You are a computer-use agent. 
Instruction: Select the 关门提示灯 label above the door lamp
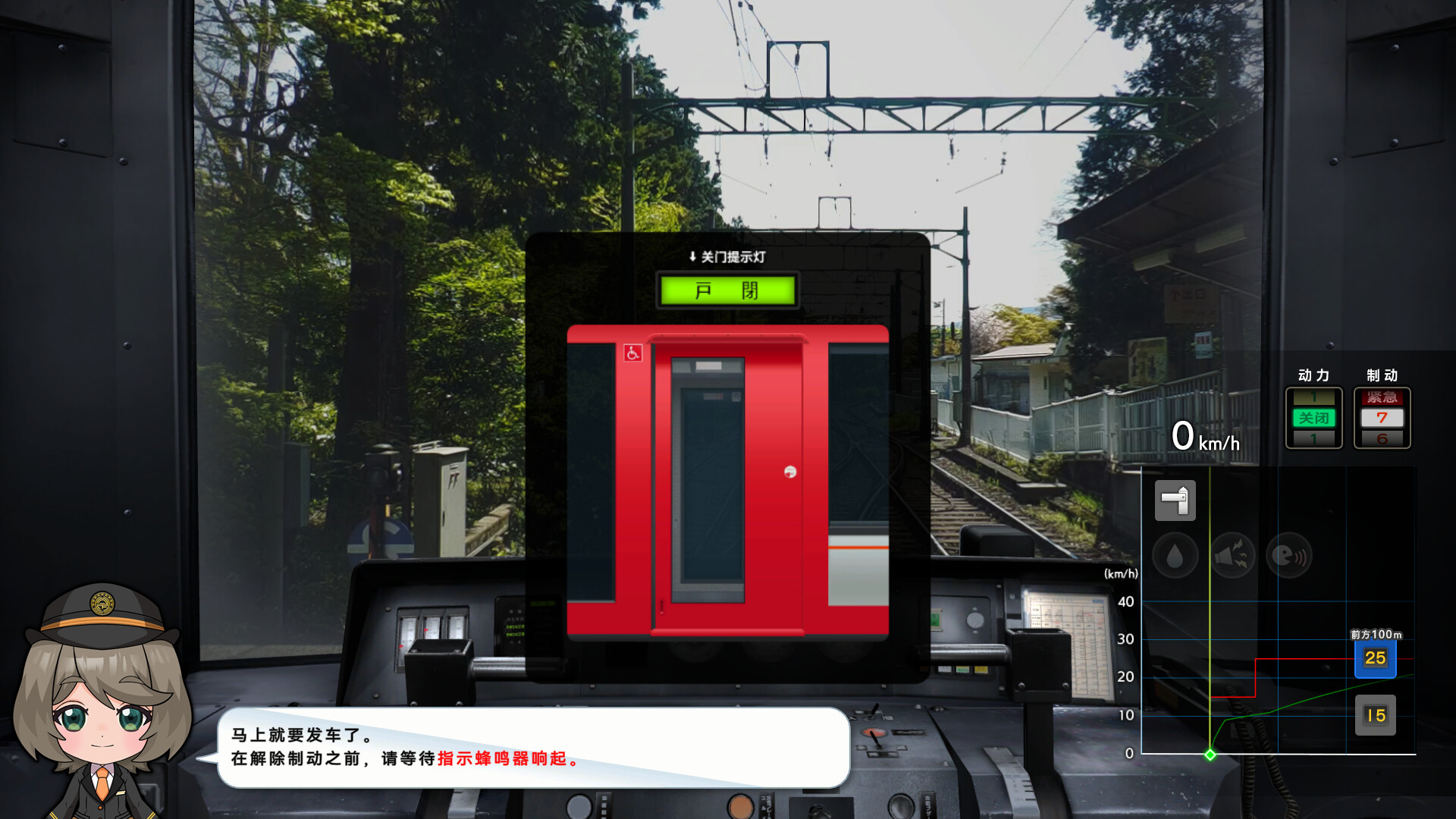pyautogui.click(x=730, y=258)
